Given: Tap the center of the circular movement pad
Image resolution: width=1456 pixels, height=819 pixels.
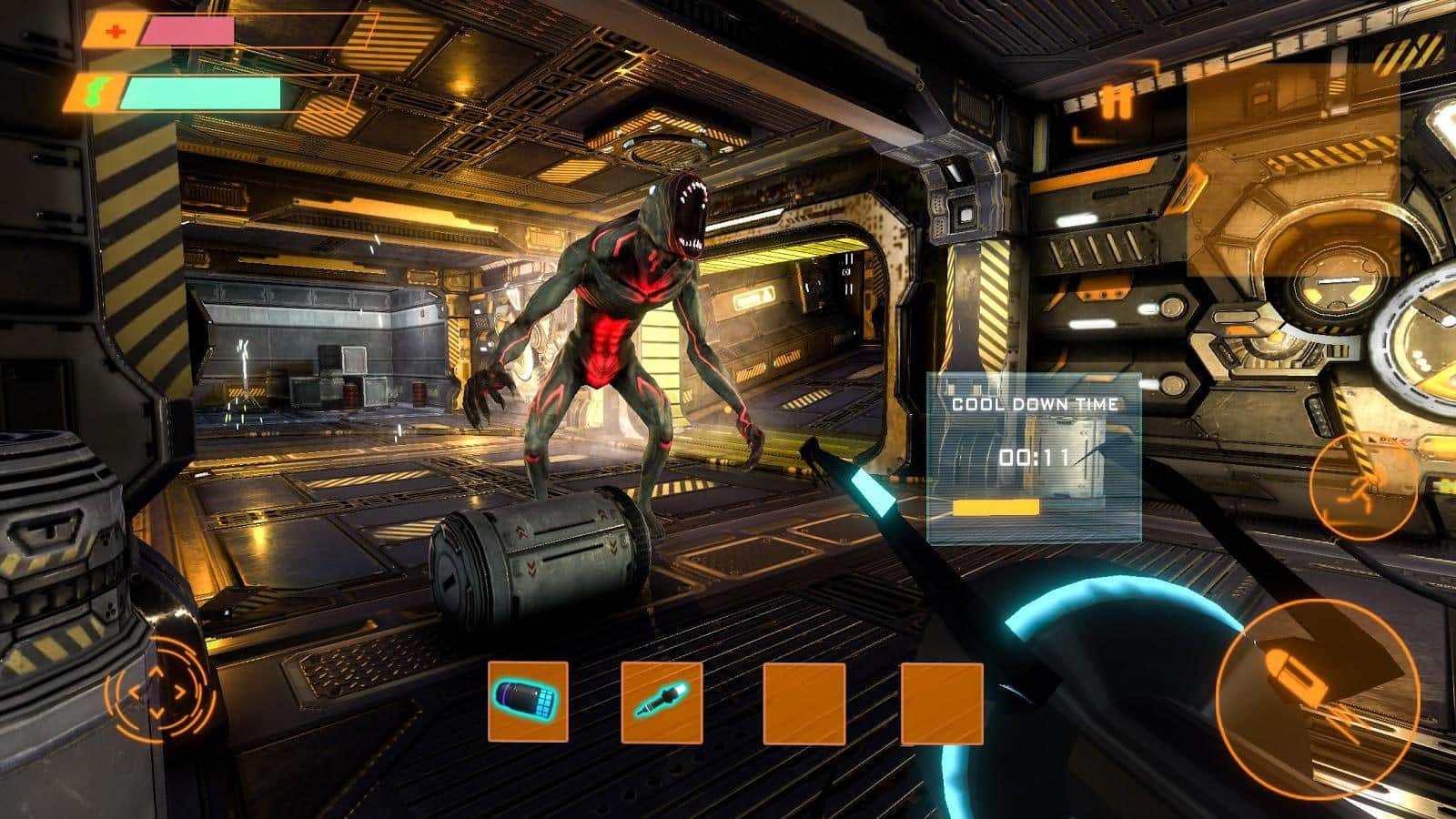Looking at the screenshot, I should click(x=157, y=693).
